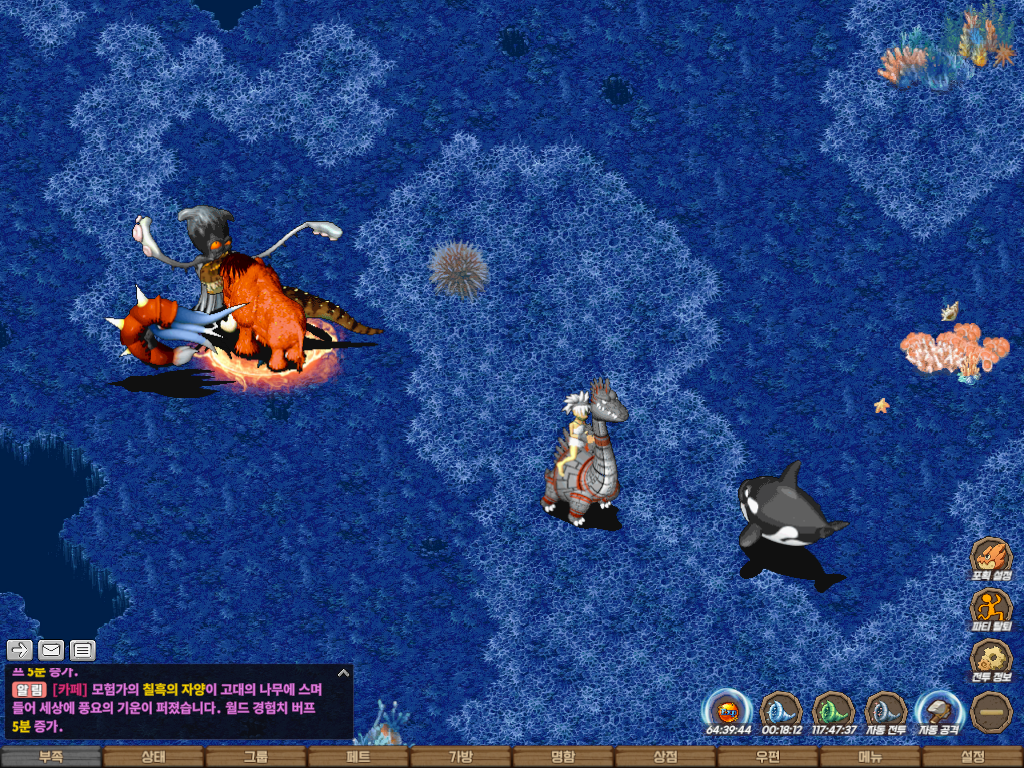Screen dimensions: 1024x768
Task: Open the 가방 bag inventory
Action: 460,757
